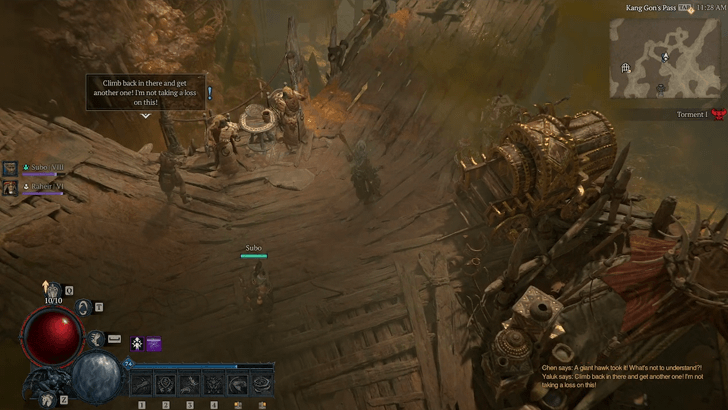Activate the skill bound to key 2
This screenshot has width=728, height=410.
165,384
